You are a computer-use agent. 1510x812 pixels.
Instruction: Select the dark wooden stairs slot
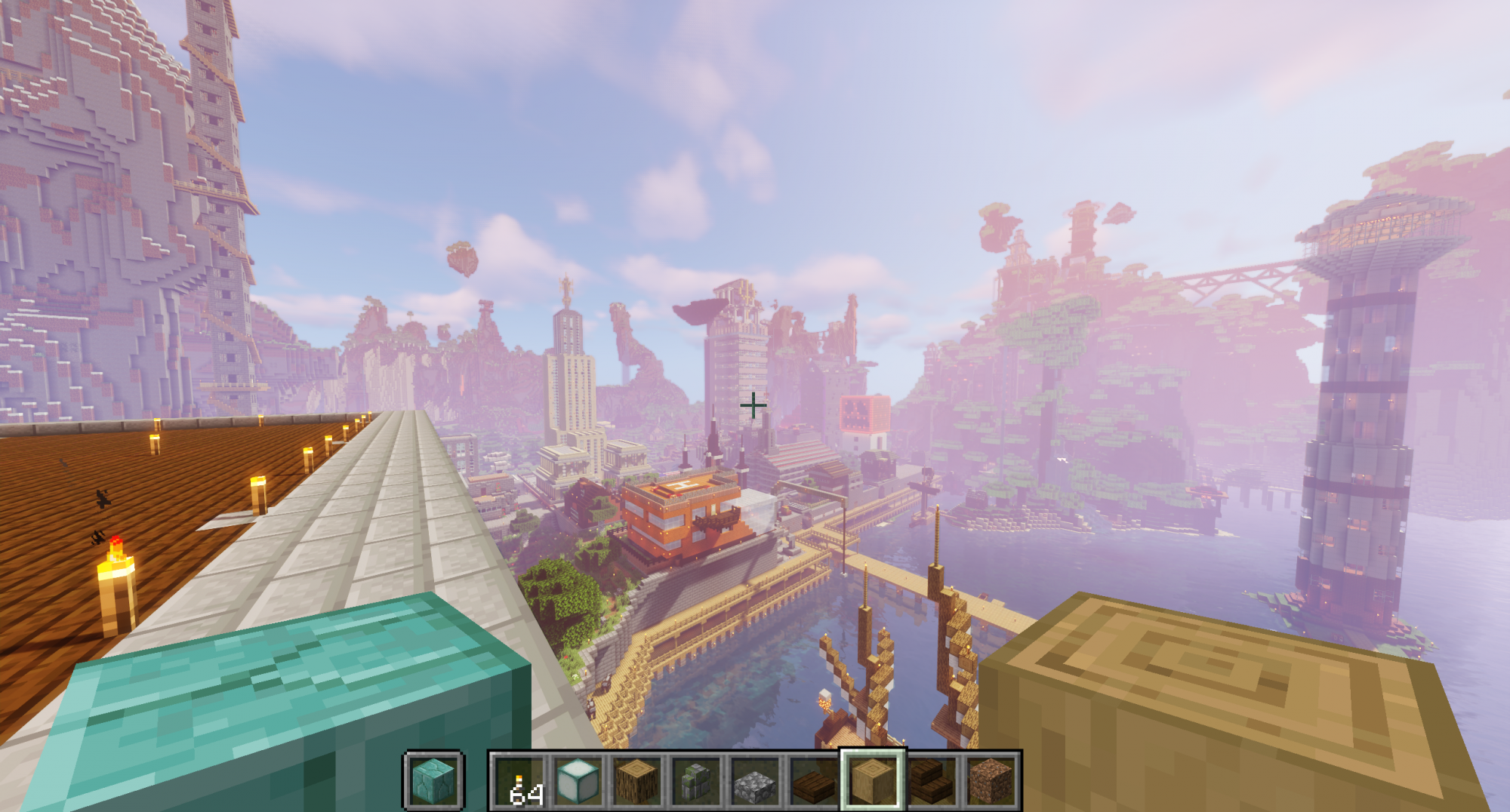932,780
